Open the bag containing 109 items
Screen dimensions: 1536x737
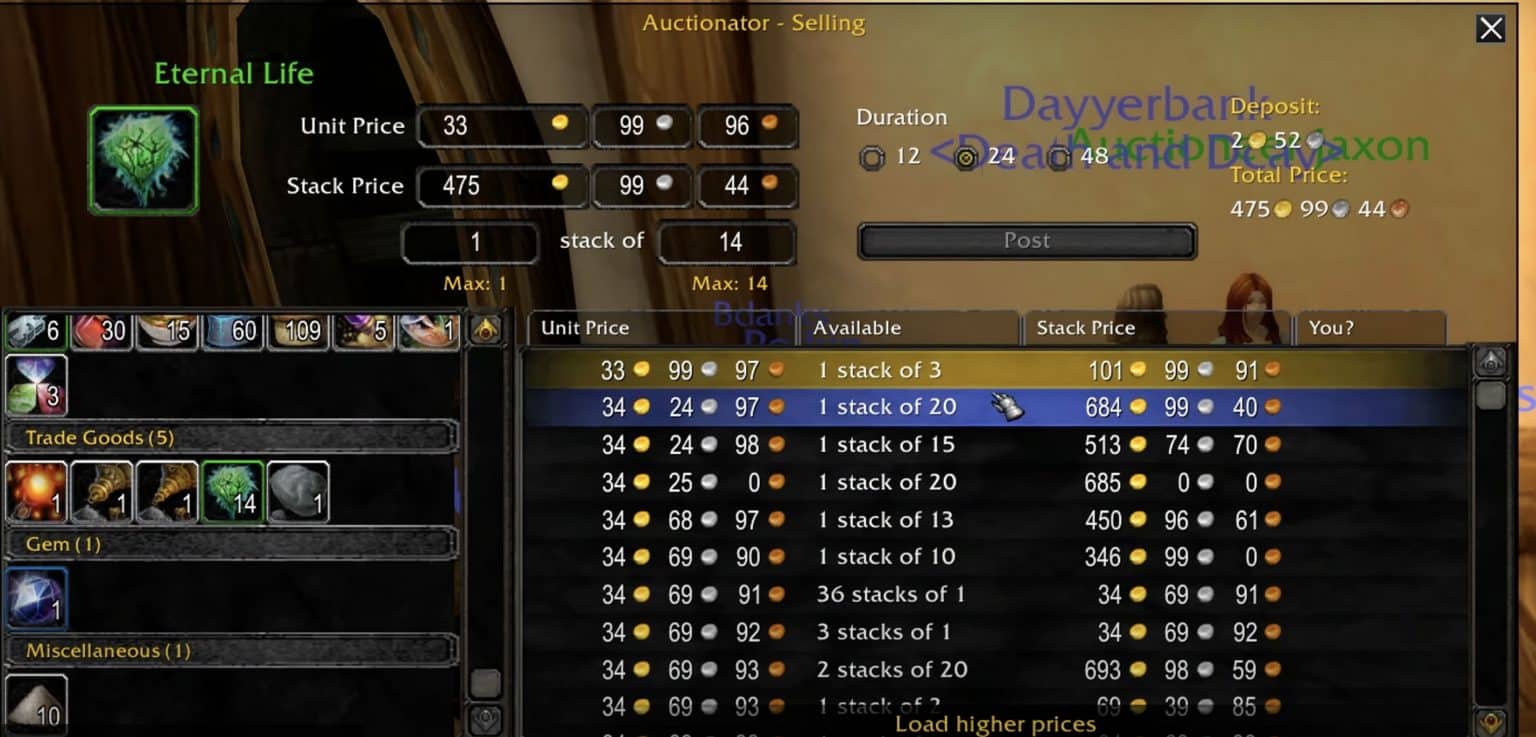click(297, 330)
